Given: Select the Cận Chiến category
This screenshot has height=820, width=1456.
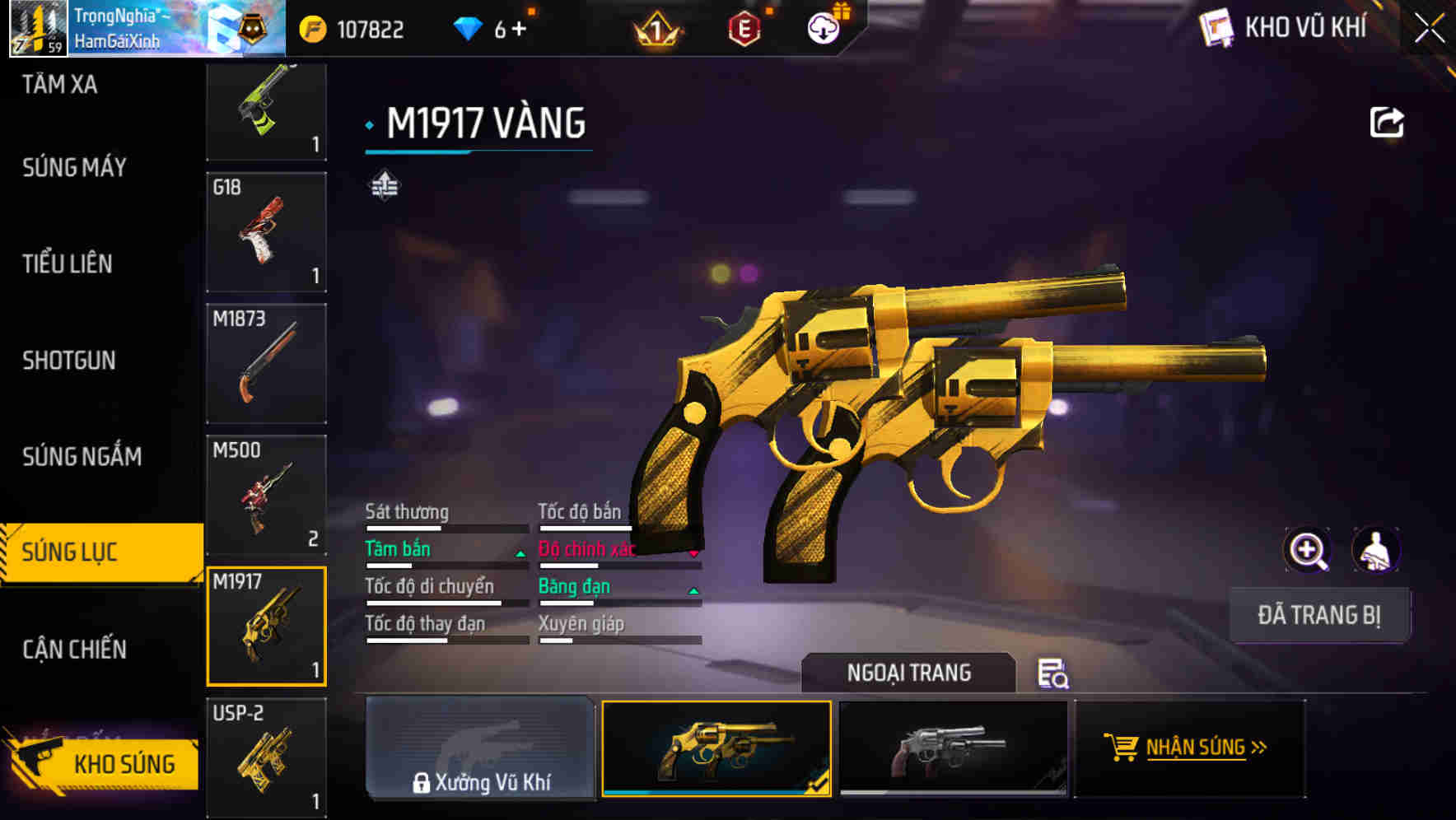Looking at the screenshot, I should click(73, 650).
